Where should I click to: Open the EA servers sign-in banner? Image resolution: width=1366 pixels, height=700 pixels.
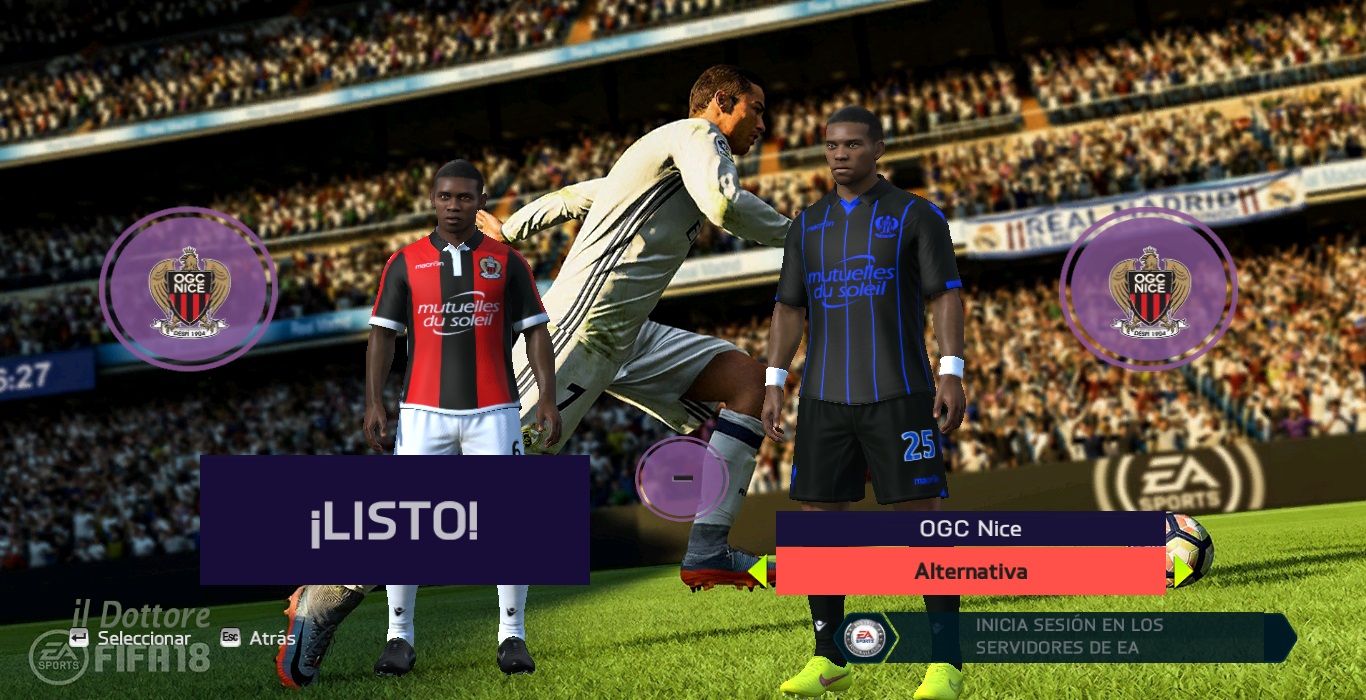pos(1068,637)
